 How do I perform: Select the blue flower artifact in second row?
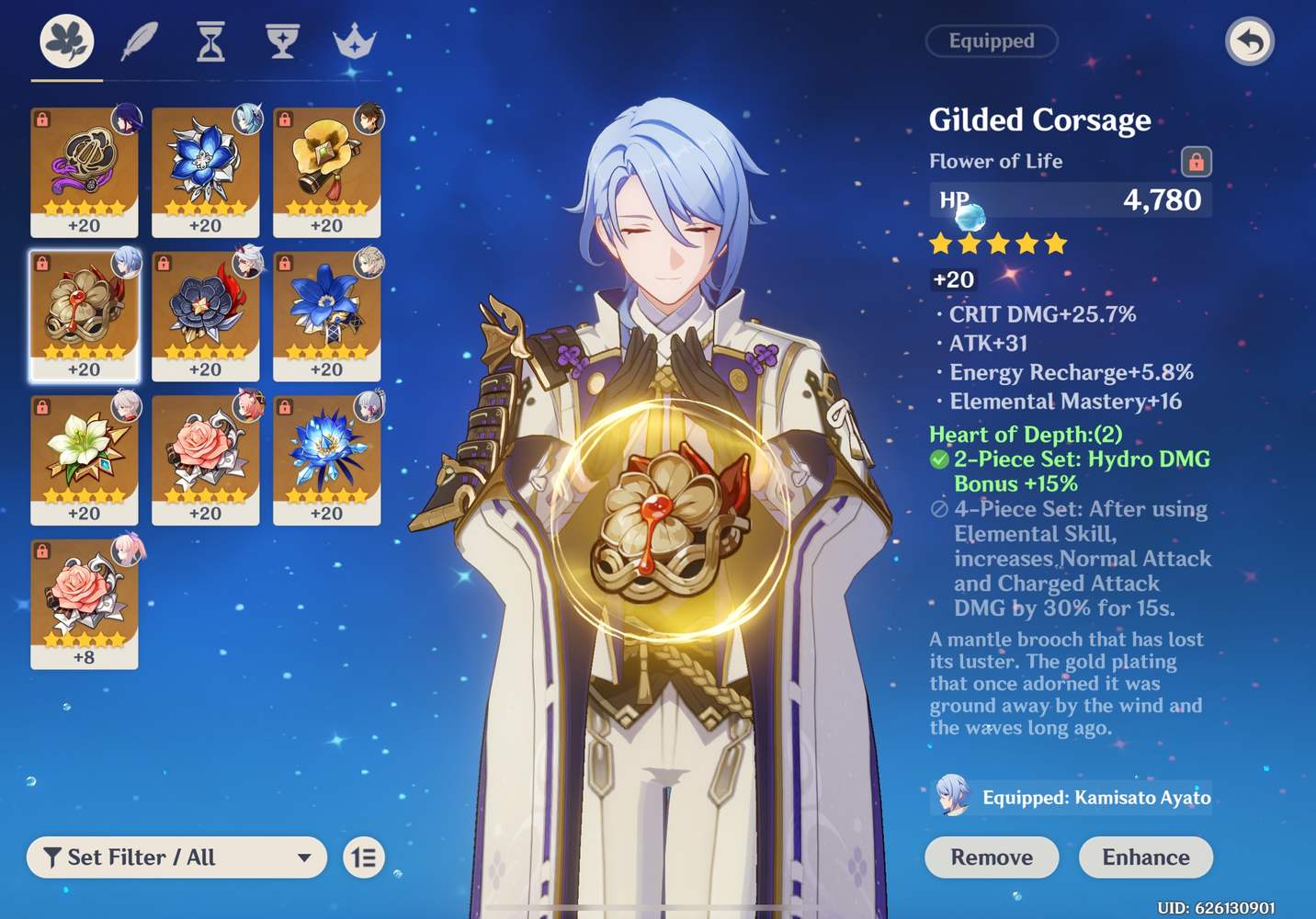(x=326, y=317)
